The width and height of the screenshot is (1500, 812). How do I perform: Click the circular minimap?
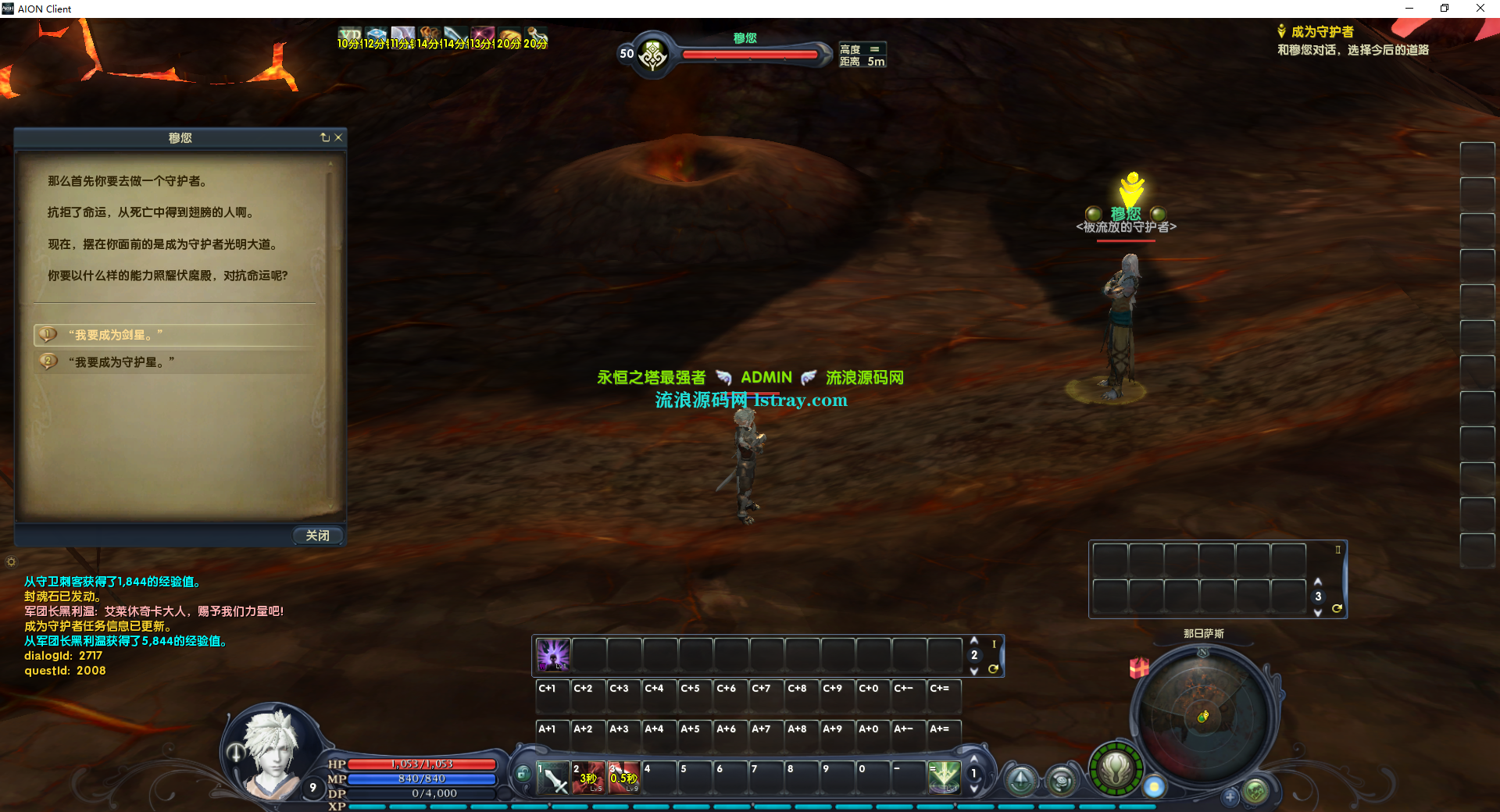click(1203, 718)
